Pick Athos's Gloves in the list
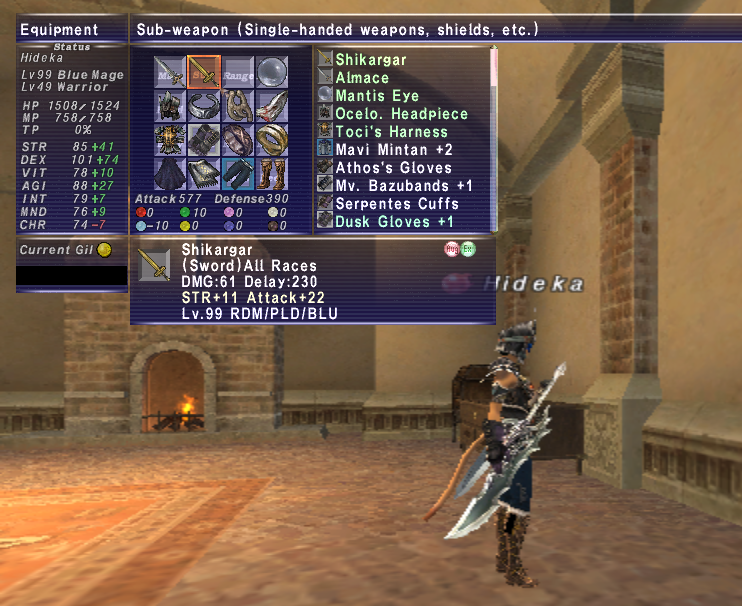The image size is (742, 606). click(x=393, y=167)
